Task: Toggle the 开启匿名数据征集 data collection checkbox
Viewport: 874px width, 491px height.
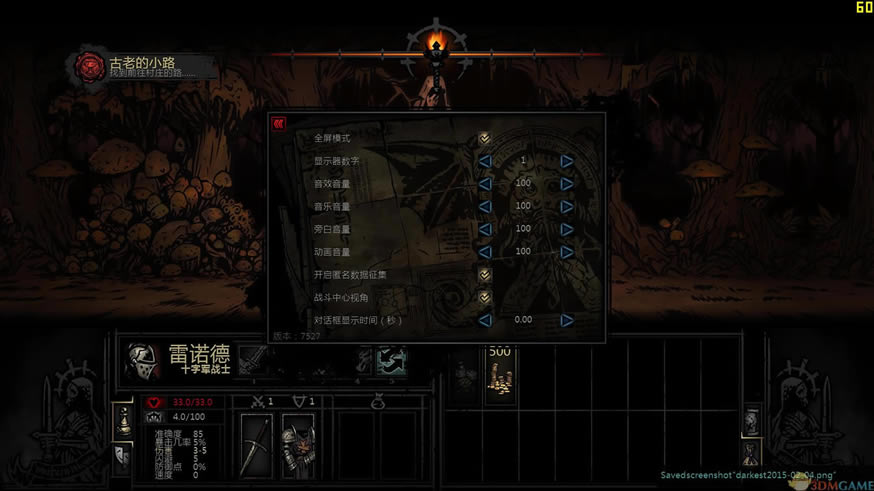Action: (x=485, y=275)
